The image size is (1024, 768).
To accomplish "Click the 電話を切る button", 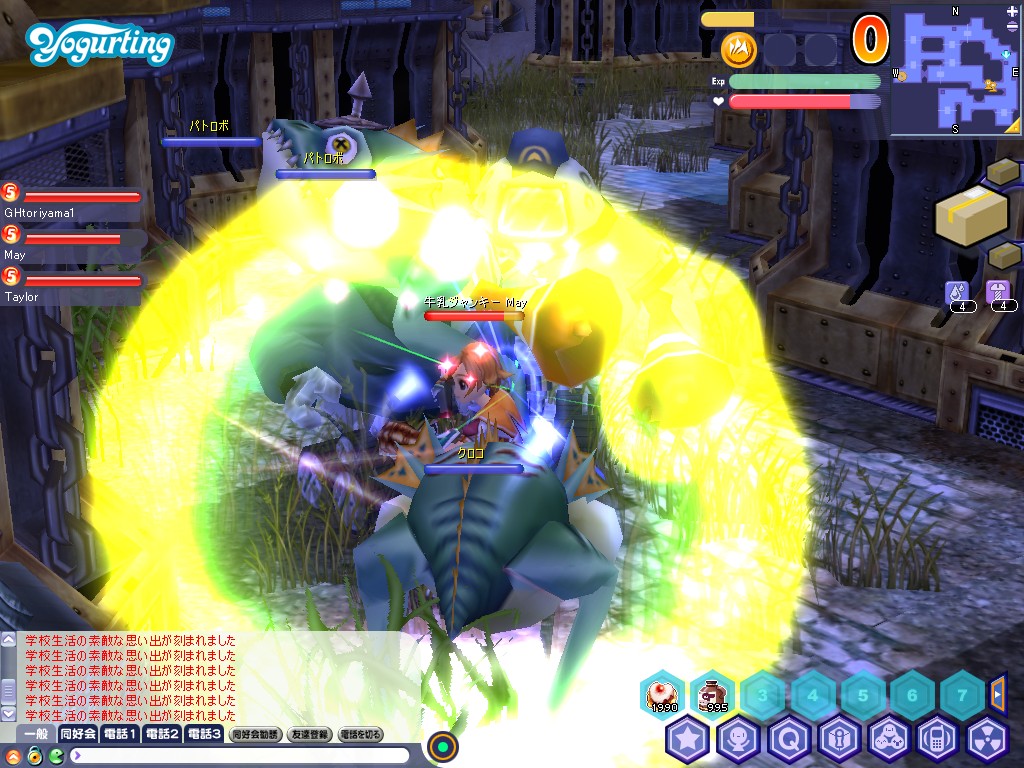I will (361, 734).
